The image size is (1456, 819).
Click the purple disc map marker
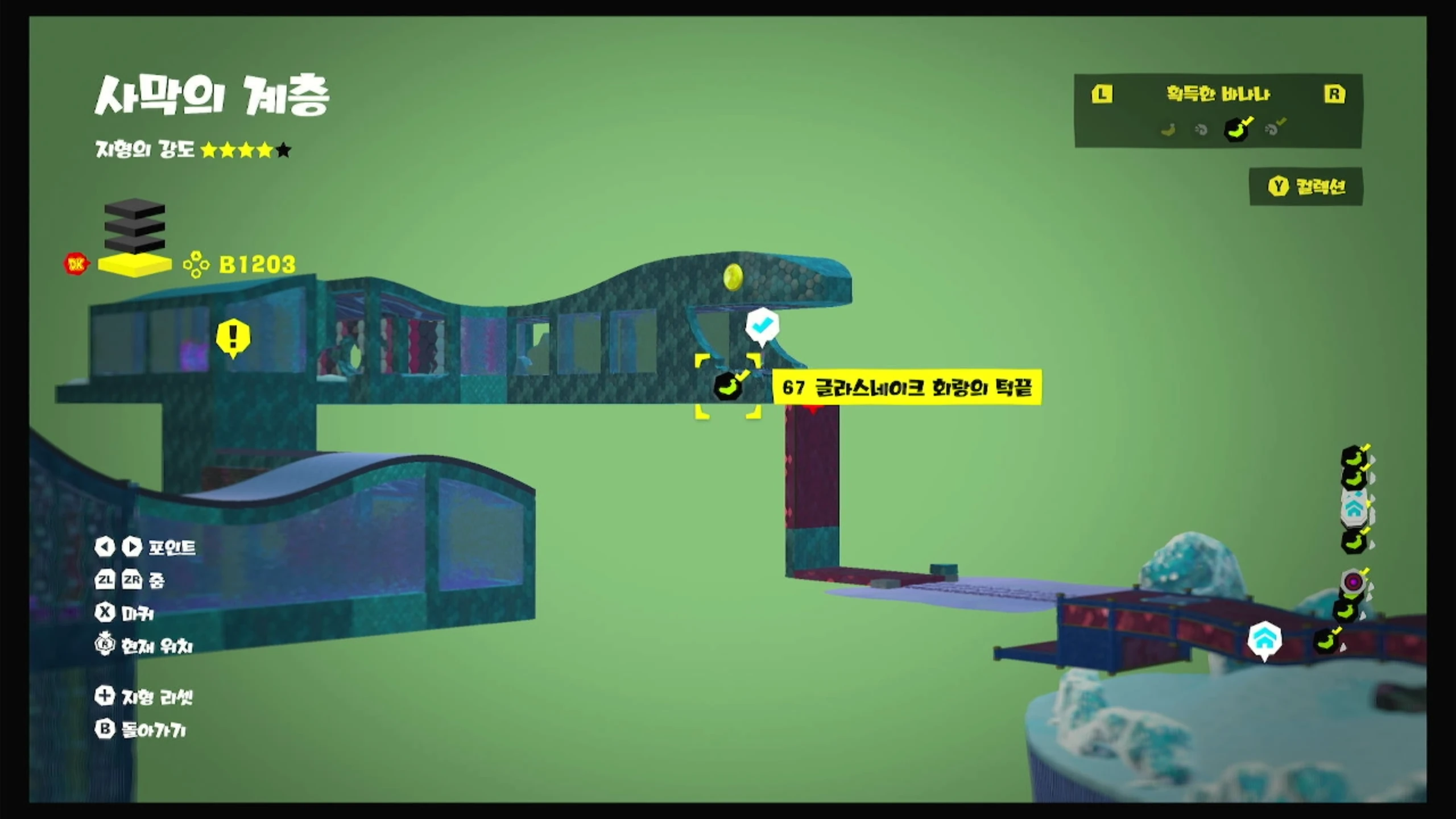[1353, 582]
